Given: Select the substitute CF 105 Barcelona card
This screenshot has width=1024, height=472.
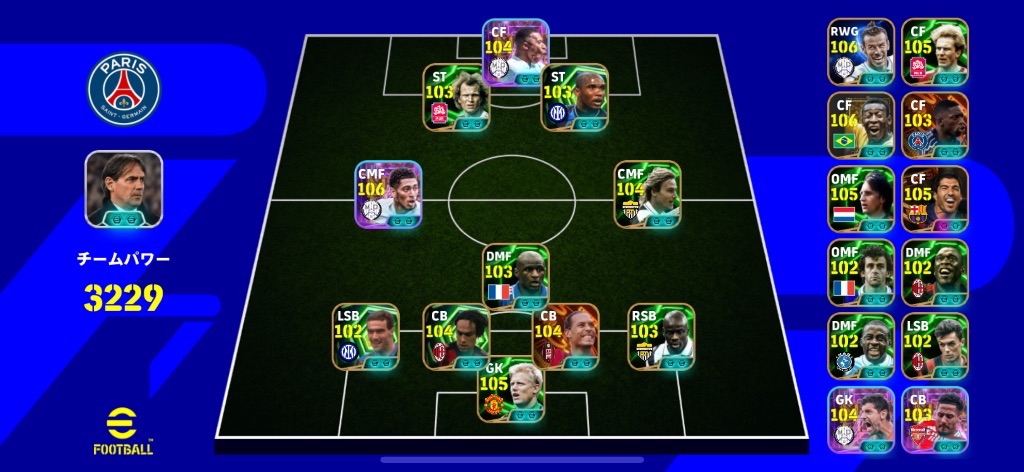Looking at the screenshot, I should 934,199.
